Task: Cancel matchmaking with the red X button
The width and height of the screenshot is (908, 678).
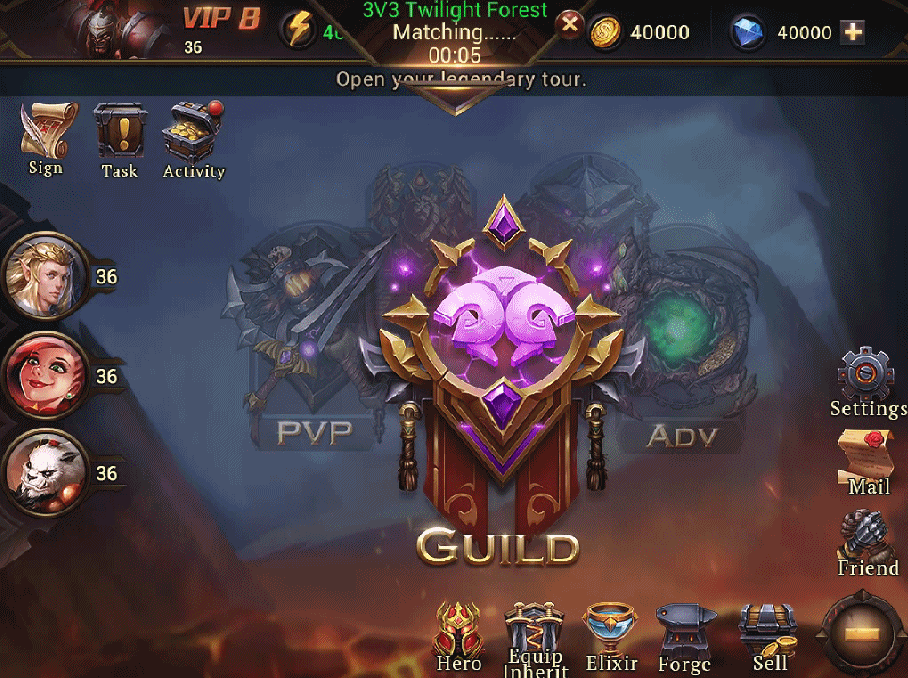Action: click(x=570, y=24)
